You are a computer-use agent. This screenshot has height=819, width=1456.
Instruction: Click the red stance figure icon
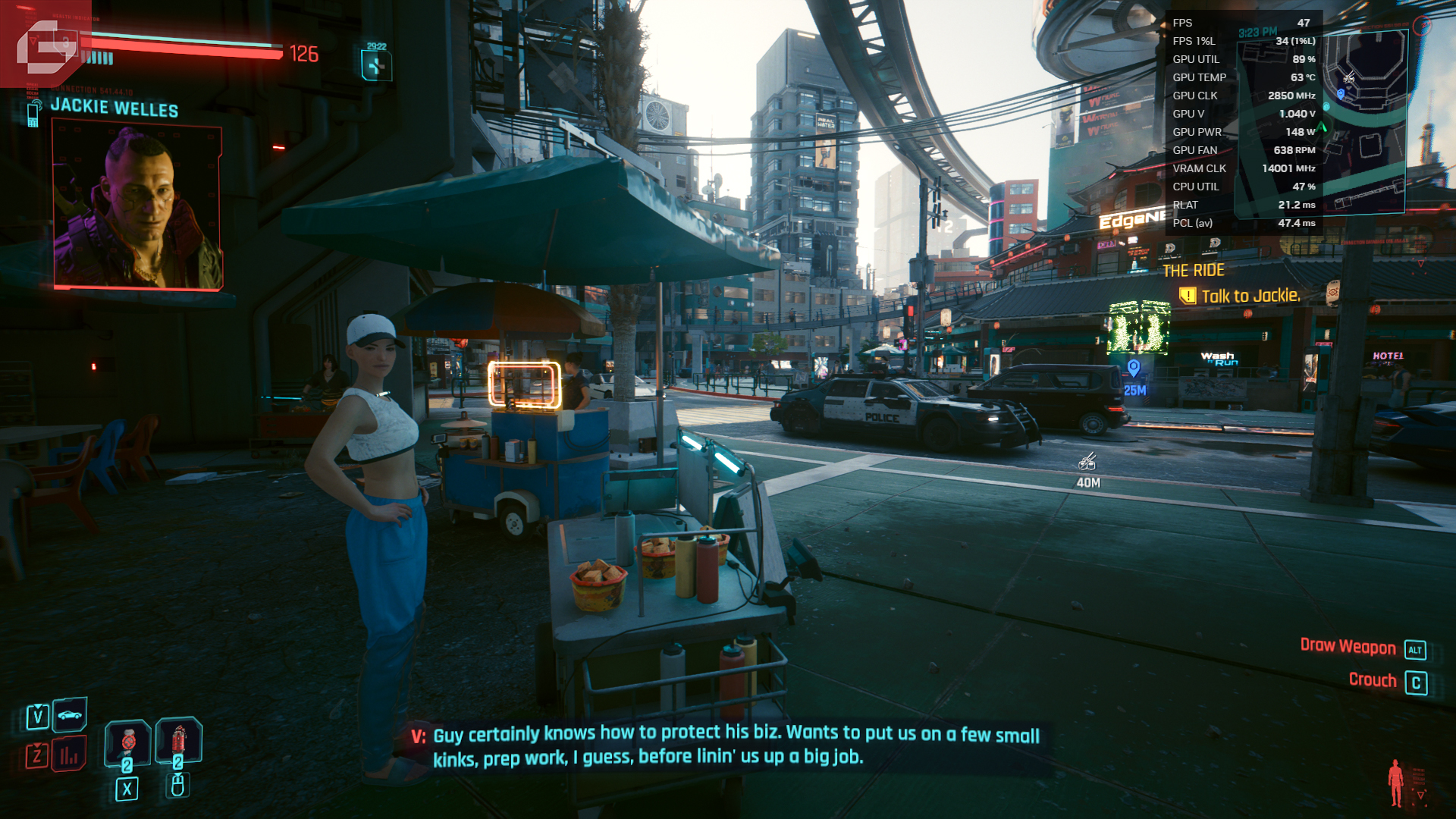pos(1395,783)
